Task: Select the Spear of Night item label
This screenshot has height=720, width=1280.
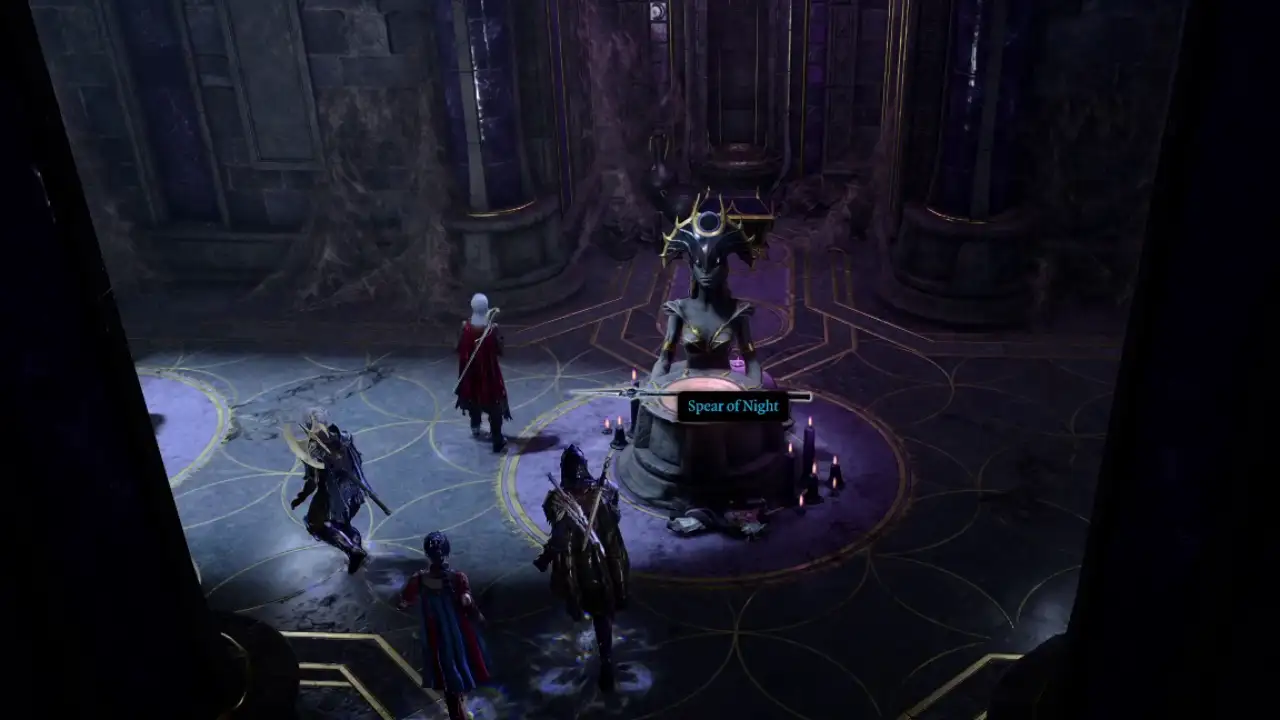Action: pyautogui.click(x=733, y=406)
